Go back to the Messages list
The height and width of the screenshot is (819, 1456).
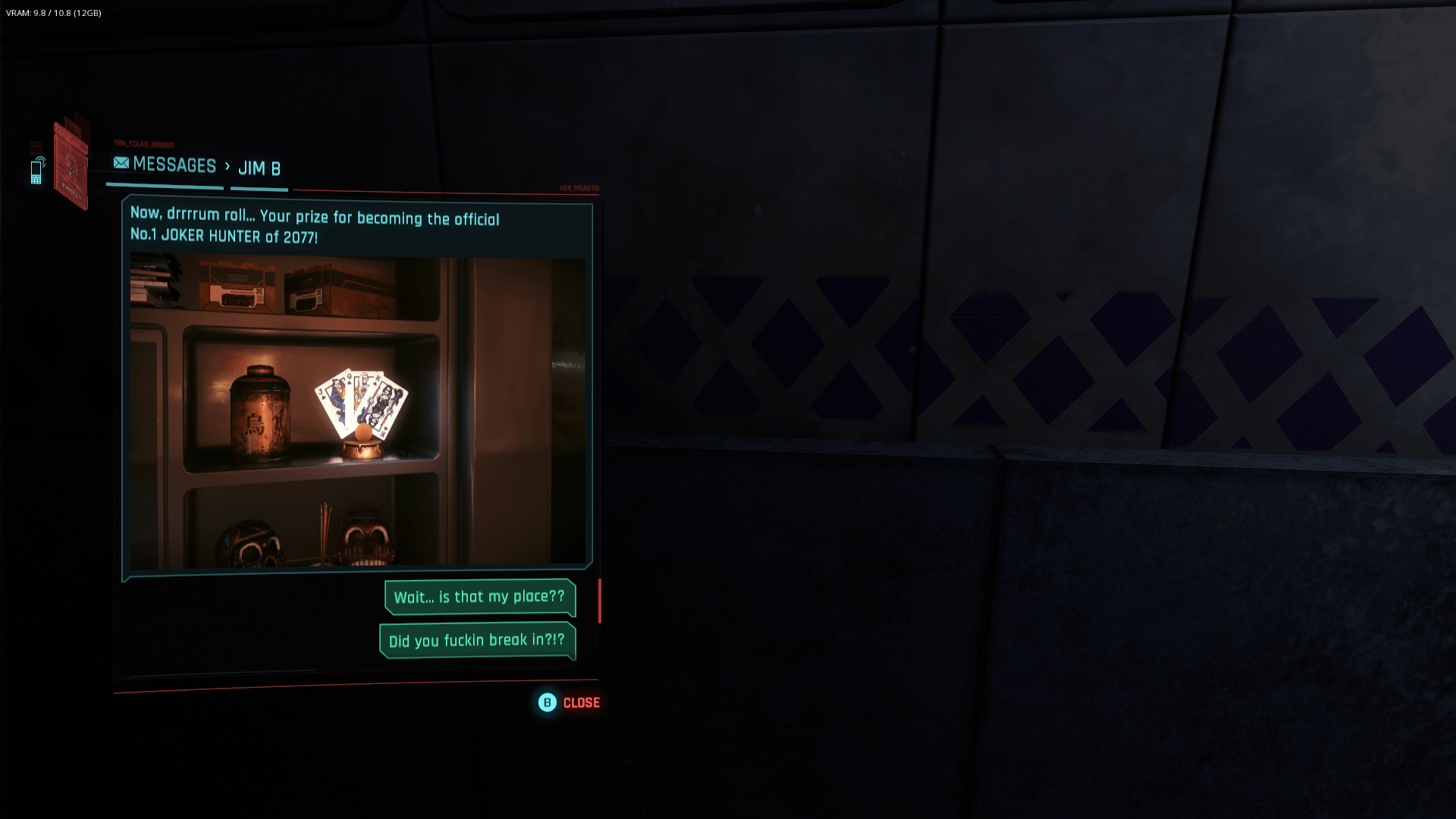point(165,165)
